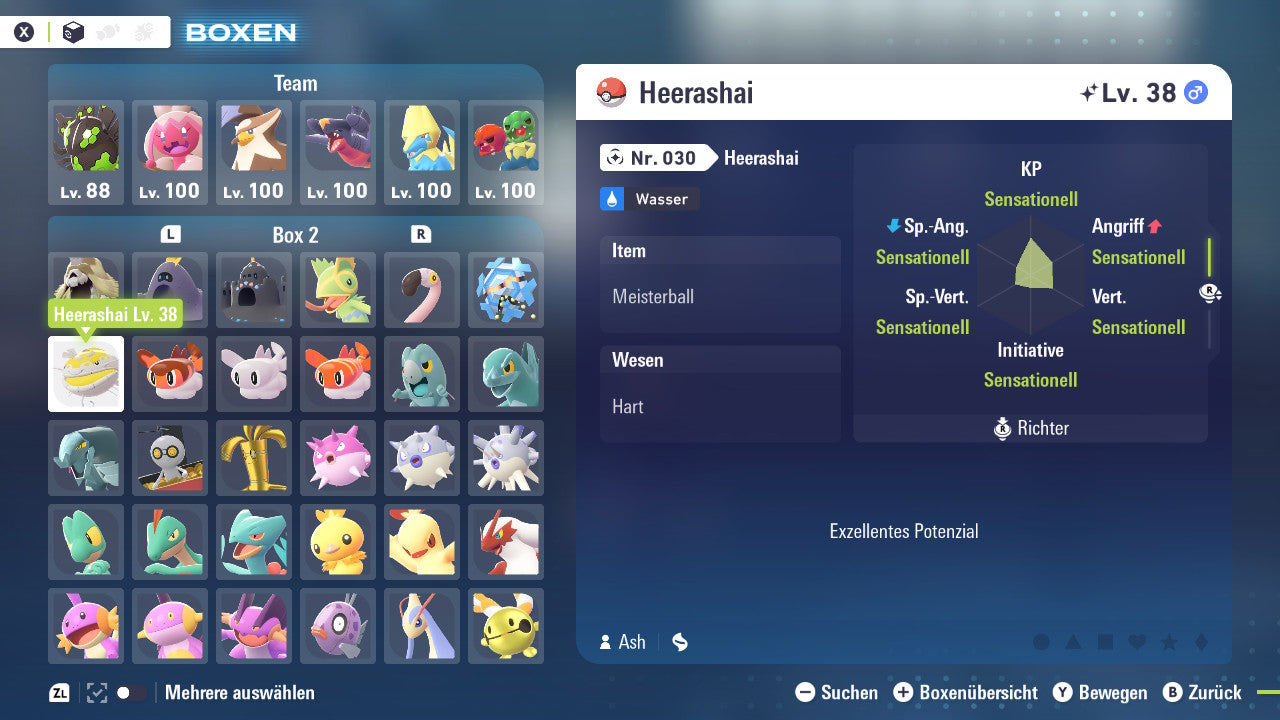Open the Item panel showing Meisterball

(720, 284)
